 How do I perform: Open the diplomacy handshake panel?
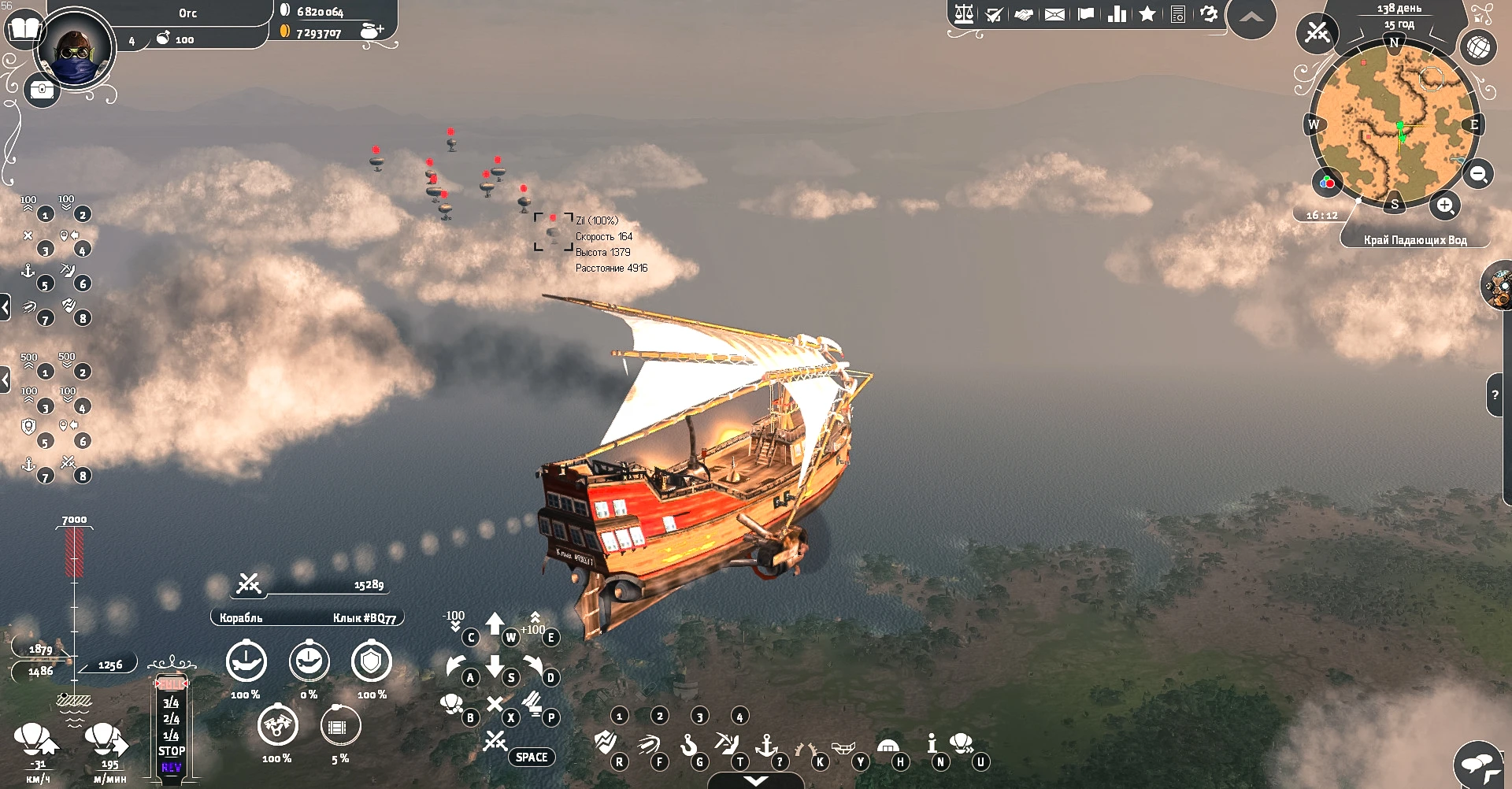1025,13
